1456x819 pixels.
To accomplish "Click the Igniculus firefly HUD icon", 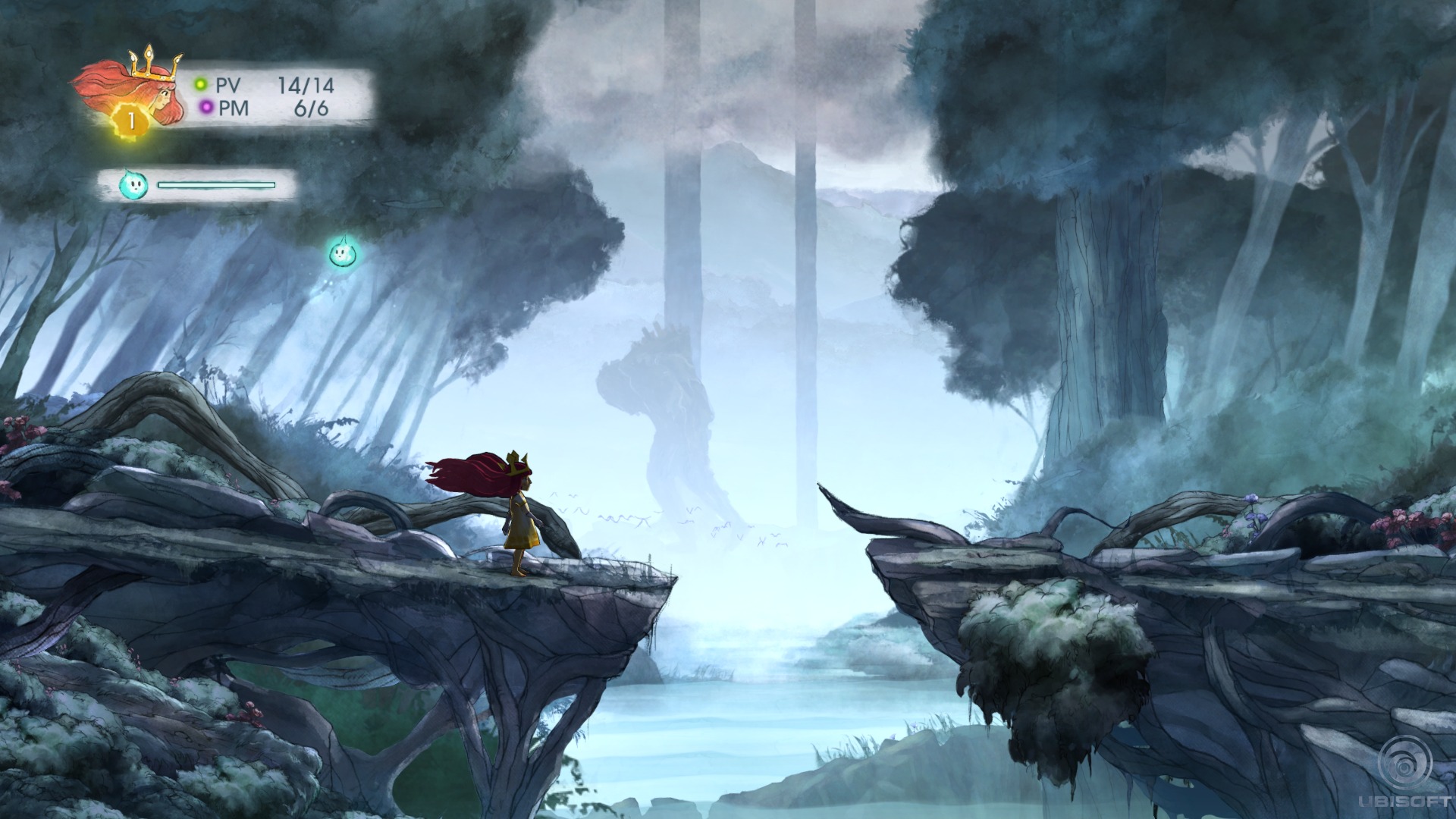I will tap(131, 184).
